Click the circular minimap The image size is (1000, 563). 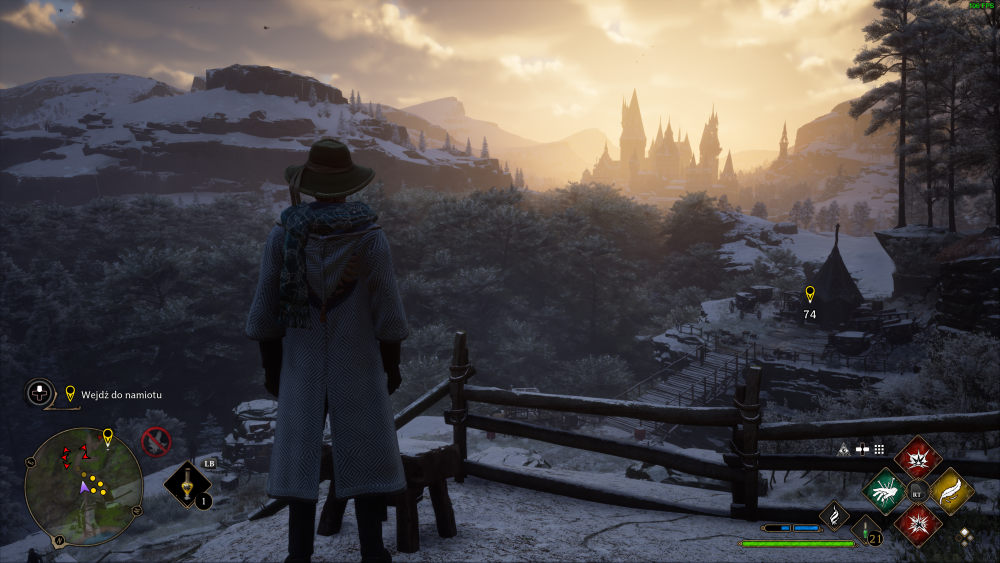(83, 486)
